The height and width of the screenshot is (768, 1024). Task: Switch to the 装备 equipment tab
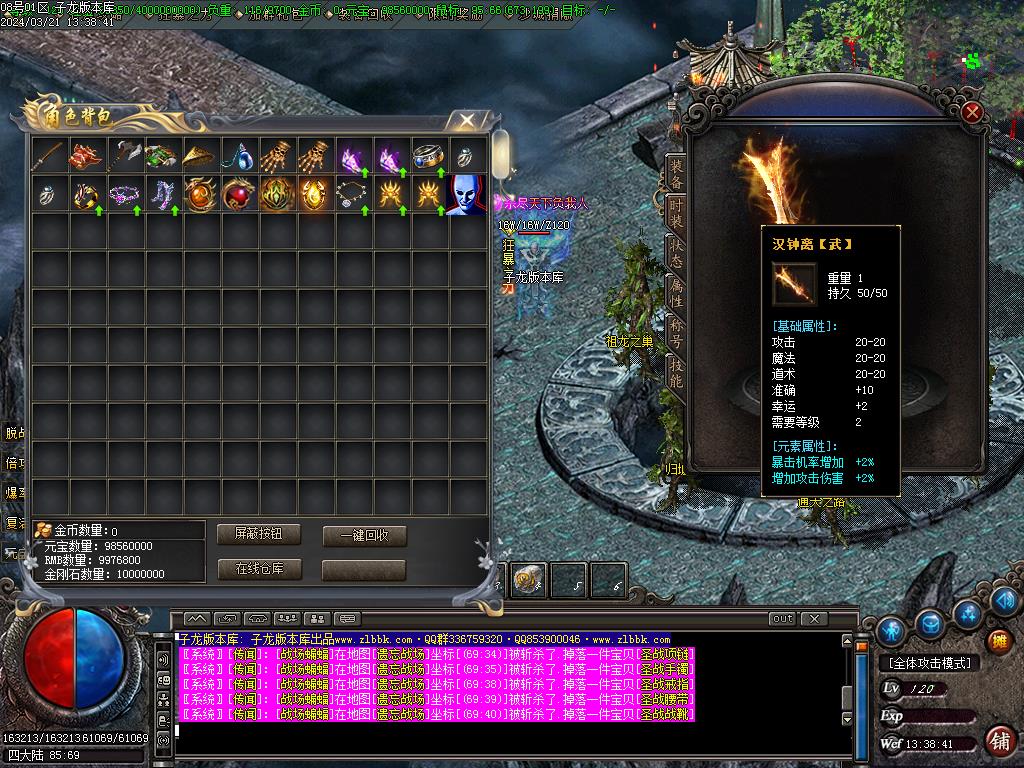coord(677,173)
